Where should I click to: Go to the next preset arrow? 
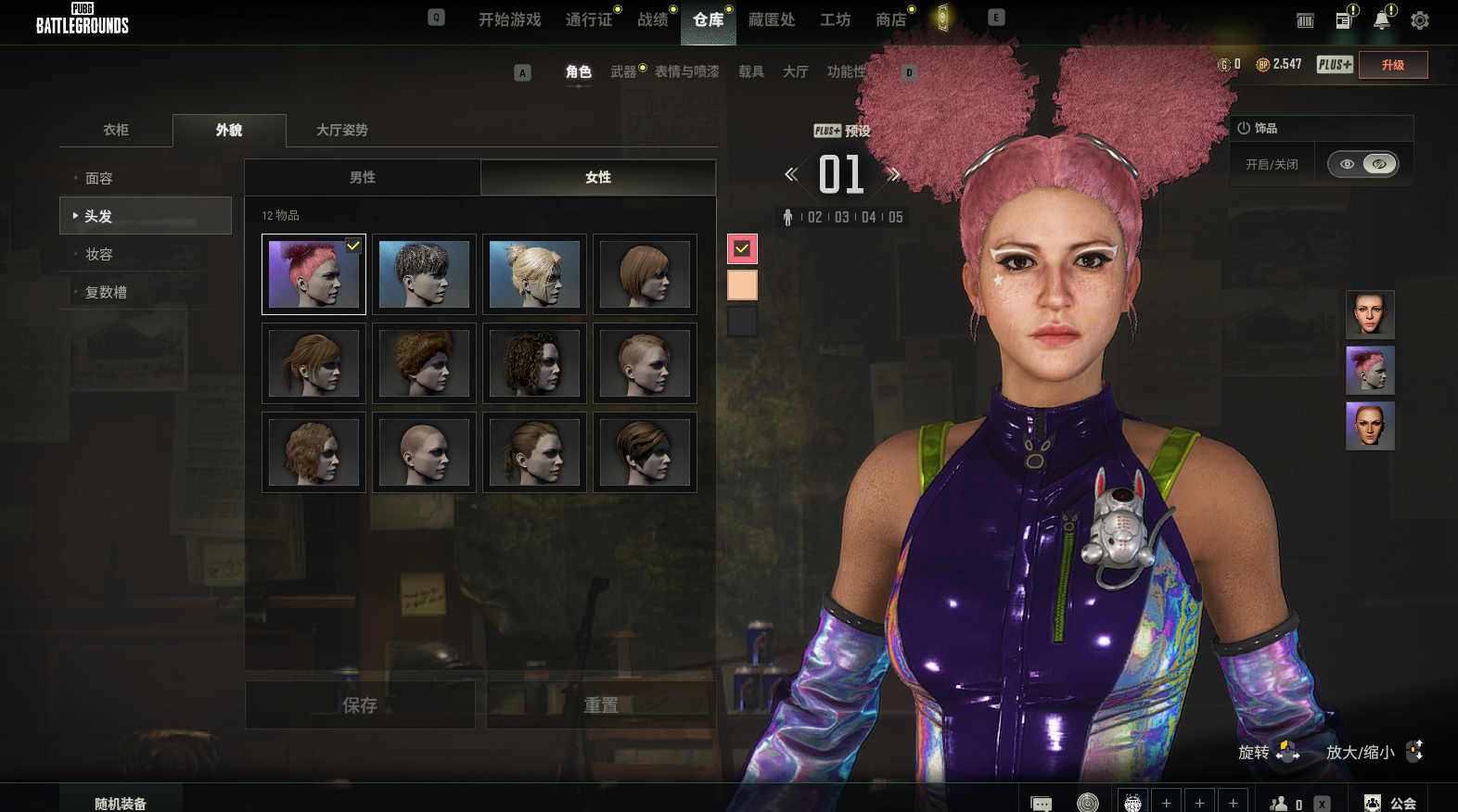click(894, 174)
